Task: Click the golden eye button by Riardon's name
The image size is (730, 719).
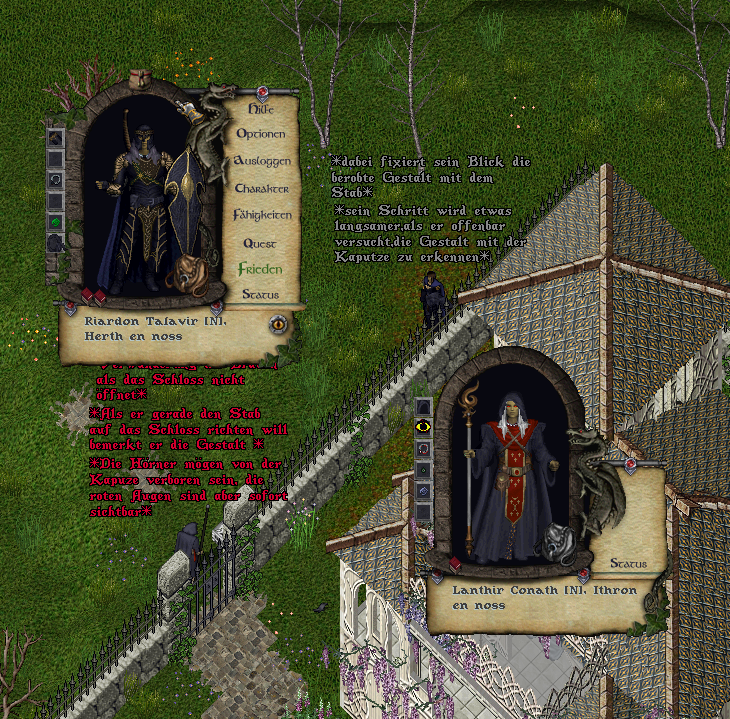Action: pyautogui.click(x=277, y=323)
